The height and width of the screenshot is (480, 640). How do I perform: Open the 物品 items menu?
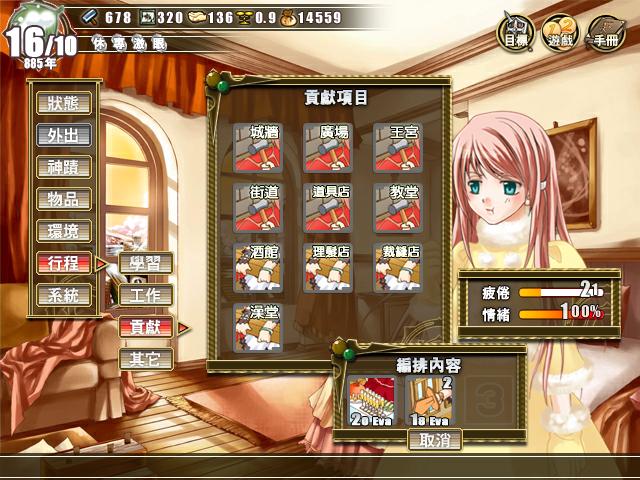coord(63,199)
